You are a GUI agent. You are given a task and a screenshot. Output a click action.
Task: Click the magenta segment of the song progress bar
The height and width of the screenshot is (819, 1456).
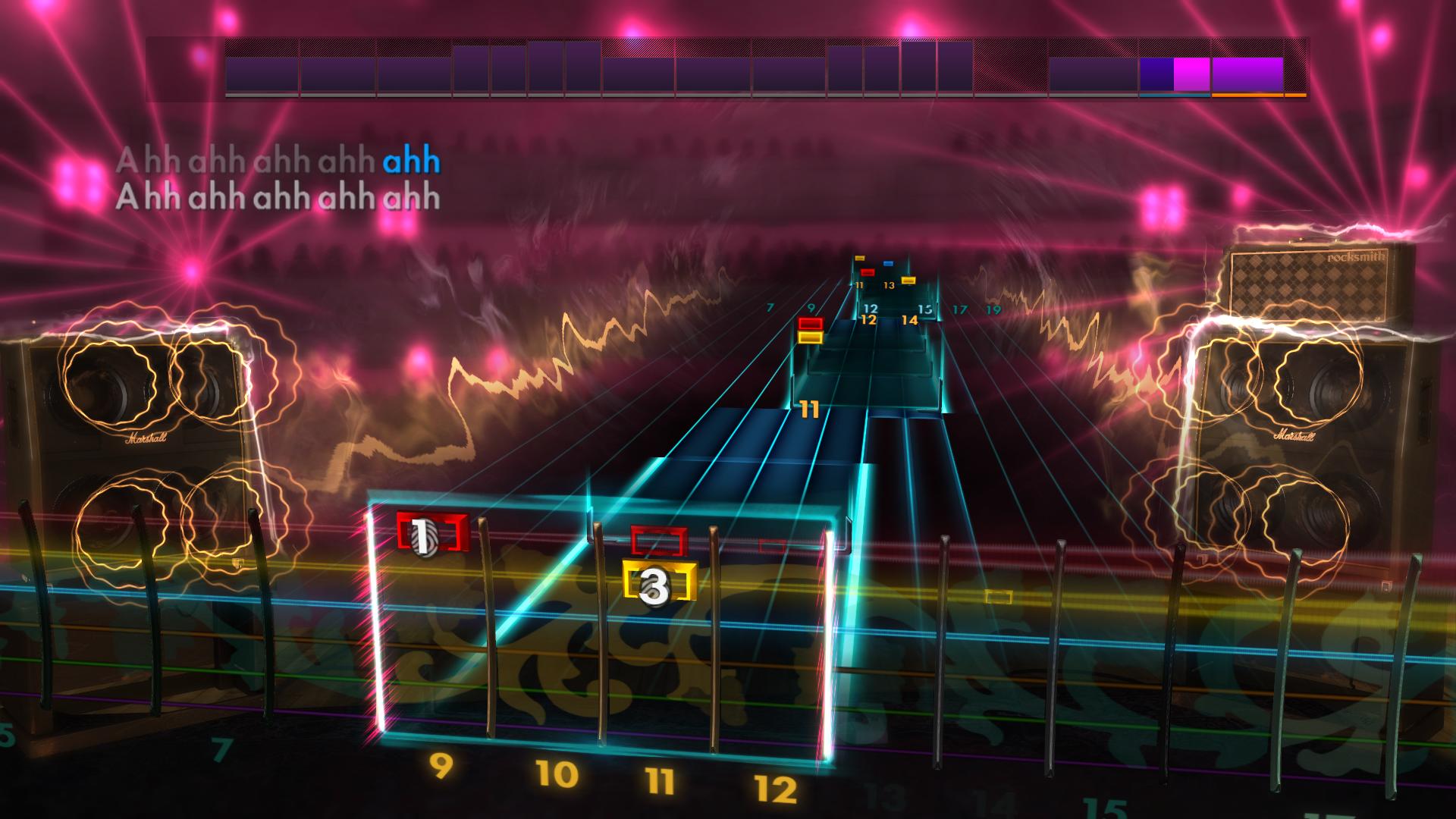click(x=1191, y=72)
